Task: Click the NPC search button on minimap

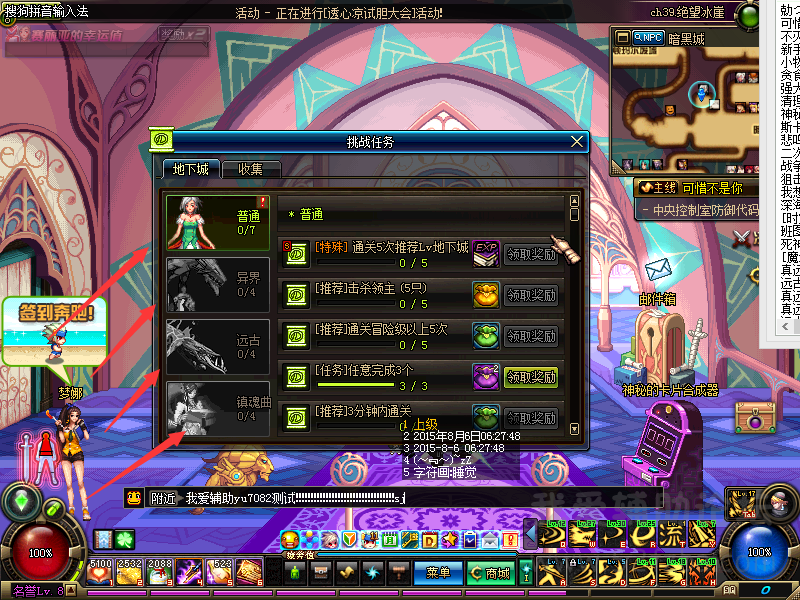Action: click(649, 37)
